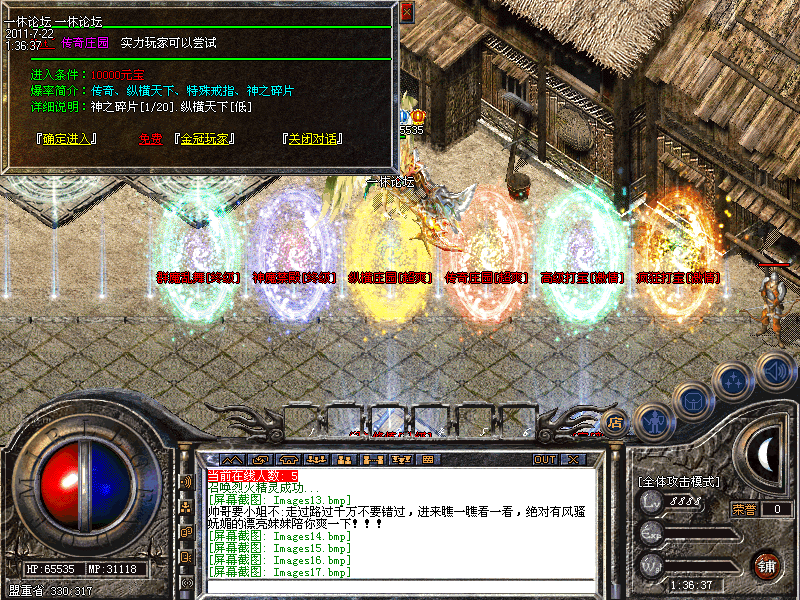The image size is (800, 600).
Task: Click the X button above the chat
Action: click(x=573, y=459)
